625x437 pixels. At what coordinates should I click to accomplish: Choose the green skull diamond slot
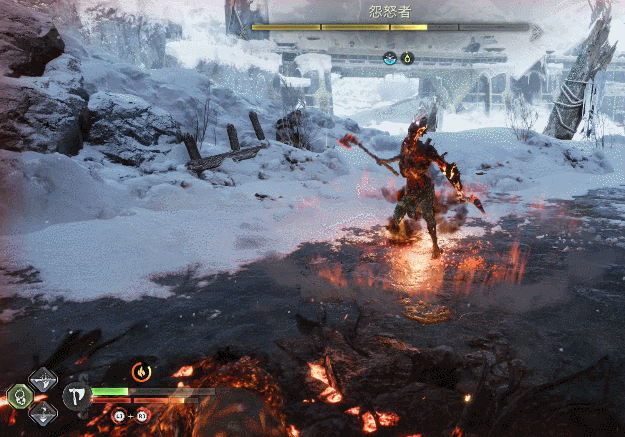[x=19, y=397]
